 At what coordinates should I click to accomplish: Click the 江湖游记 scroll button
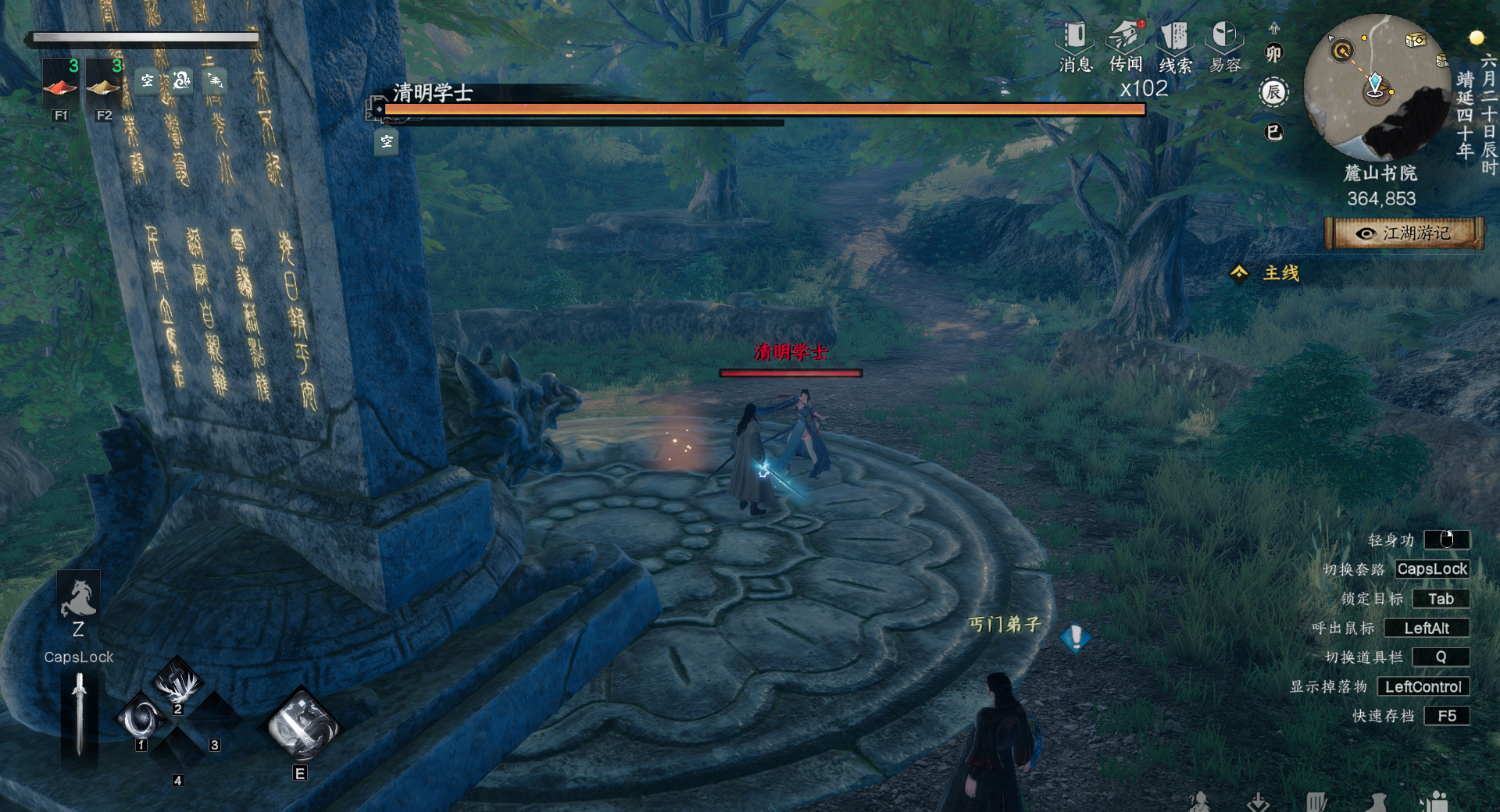(x=1404, y=233)
